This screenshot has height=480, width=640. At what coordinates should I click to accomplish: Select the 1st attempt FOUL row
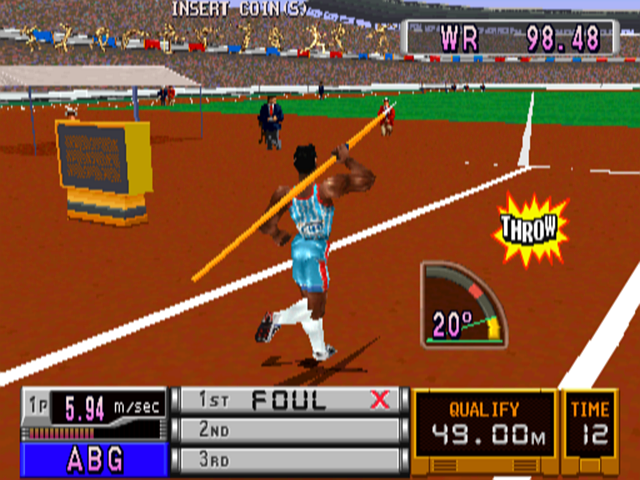click(x=289, y=401)
